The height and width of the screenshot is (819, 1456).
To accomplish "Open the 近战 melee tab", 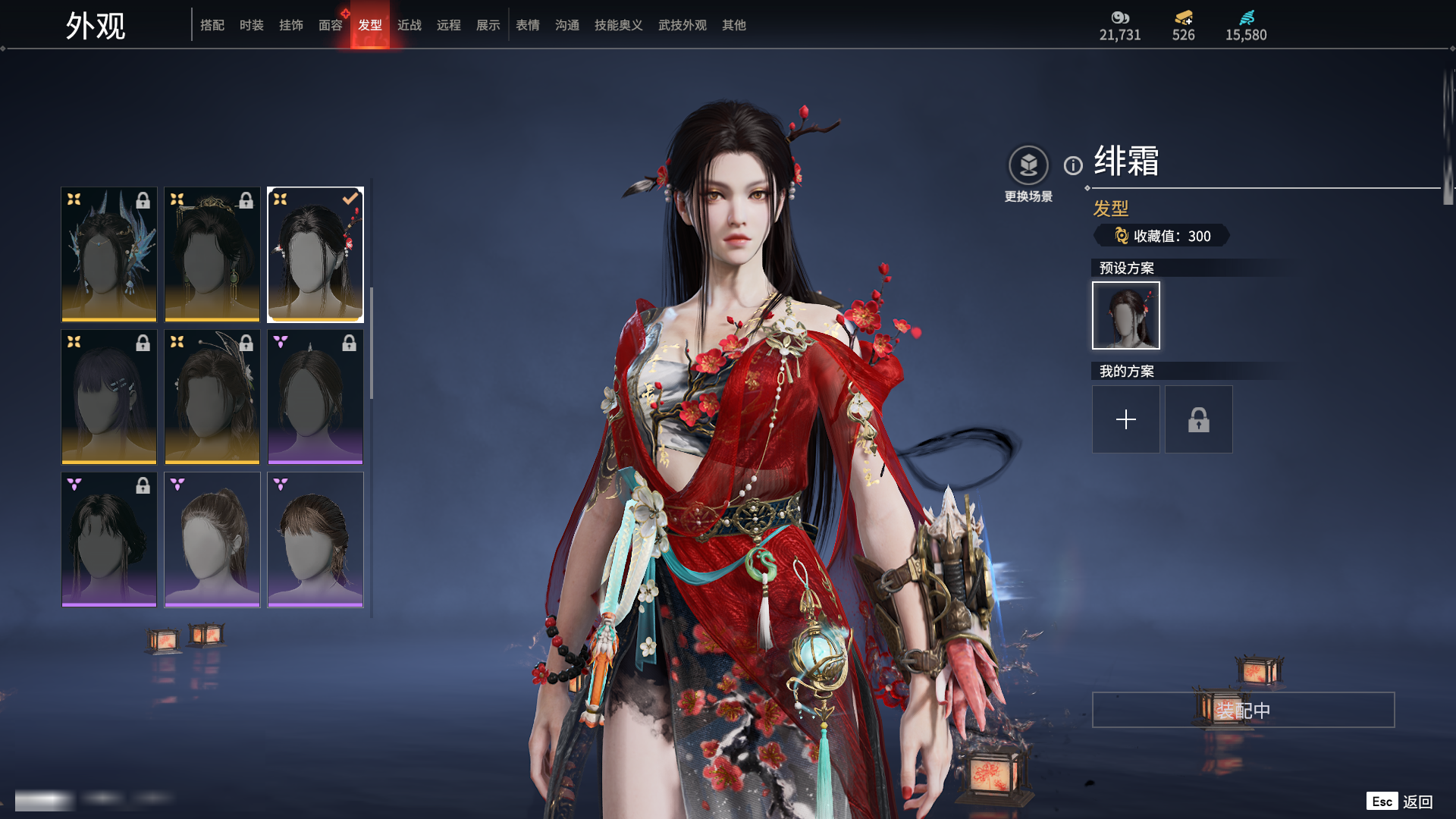I will pos(409,25).
